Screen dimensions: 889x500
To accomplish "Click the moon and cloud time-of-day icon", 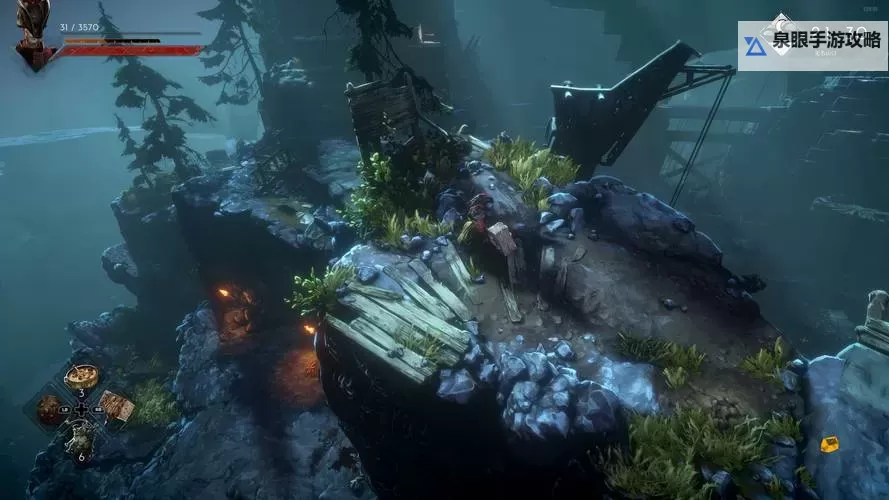I will pos(779,25).
